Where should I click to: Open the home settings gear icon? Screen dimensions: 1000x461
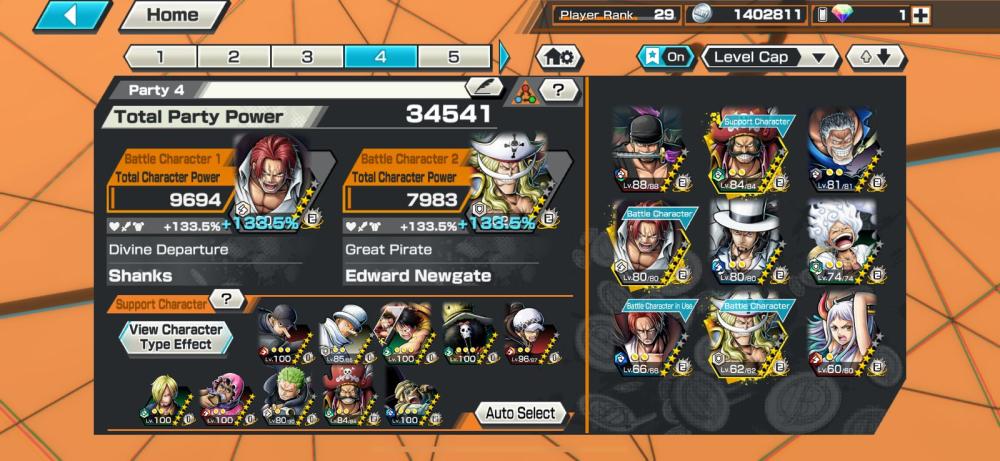click(x=560, y=57)
